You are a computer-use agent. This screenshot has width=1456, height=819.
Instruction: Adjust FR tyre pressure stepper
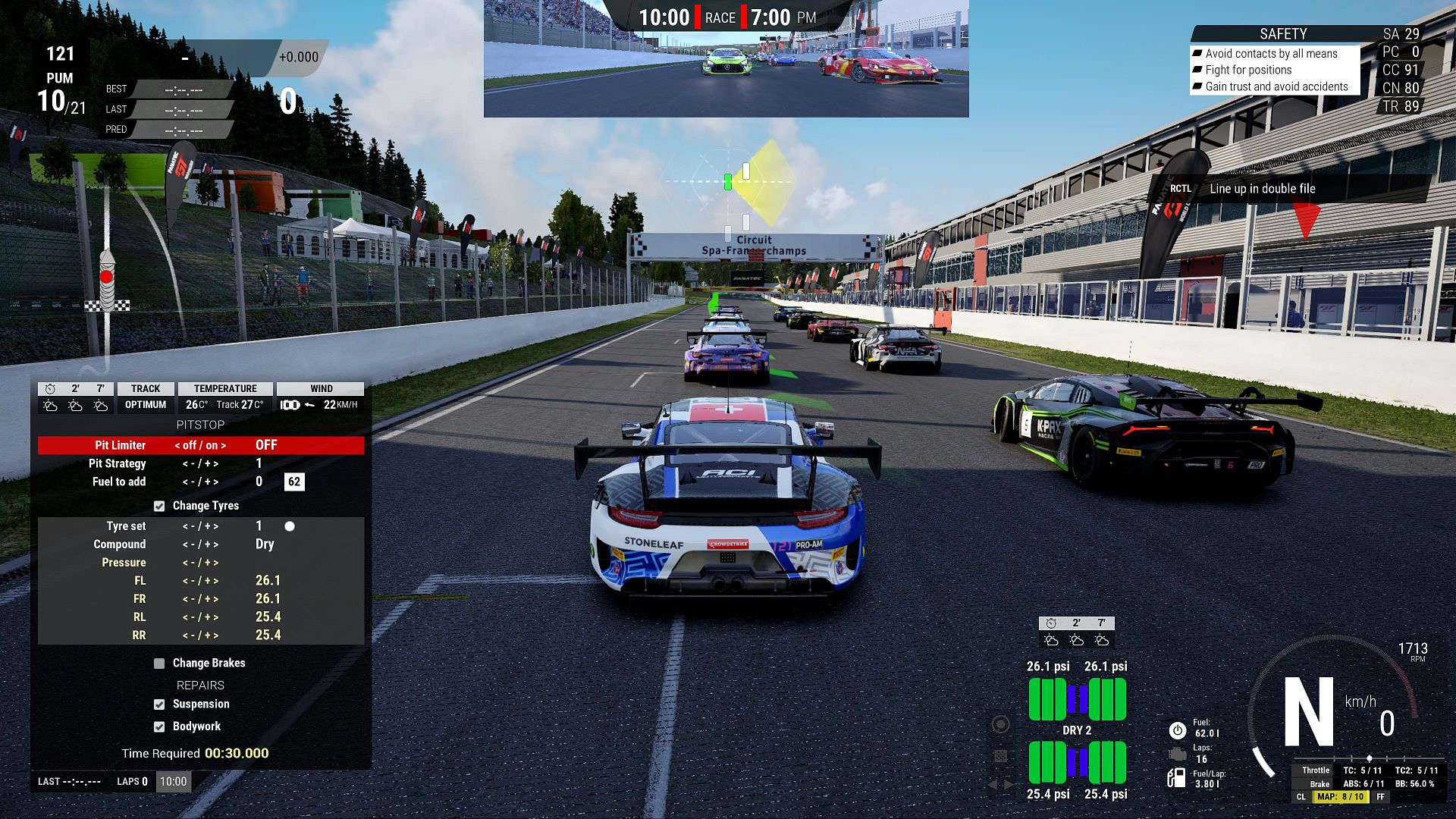click(200, 599)
